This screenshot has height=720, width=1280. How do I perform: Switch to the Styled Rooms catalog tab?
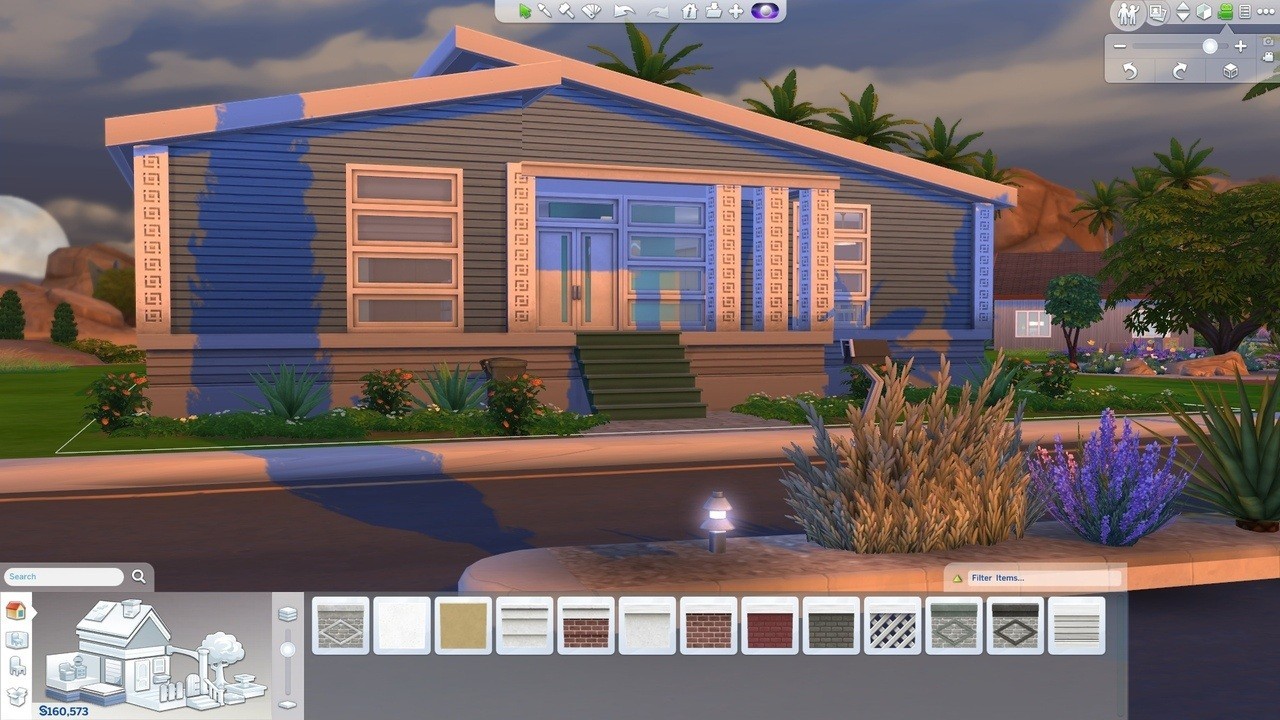pyautogui.click(x=17, y=640)
